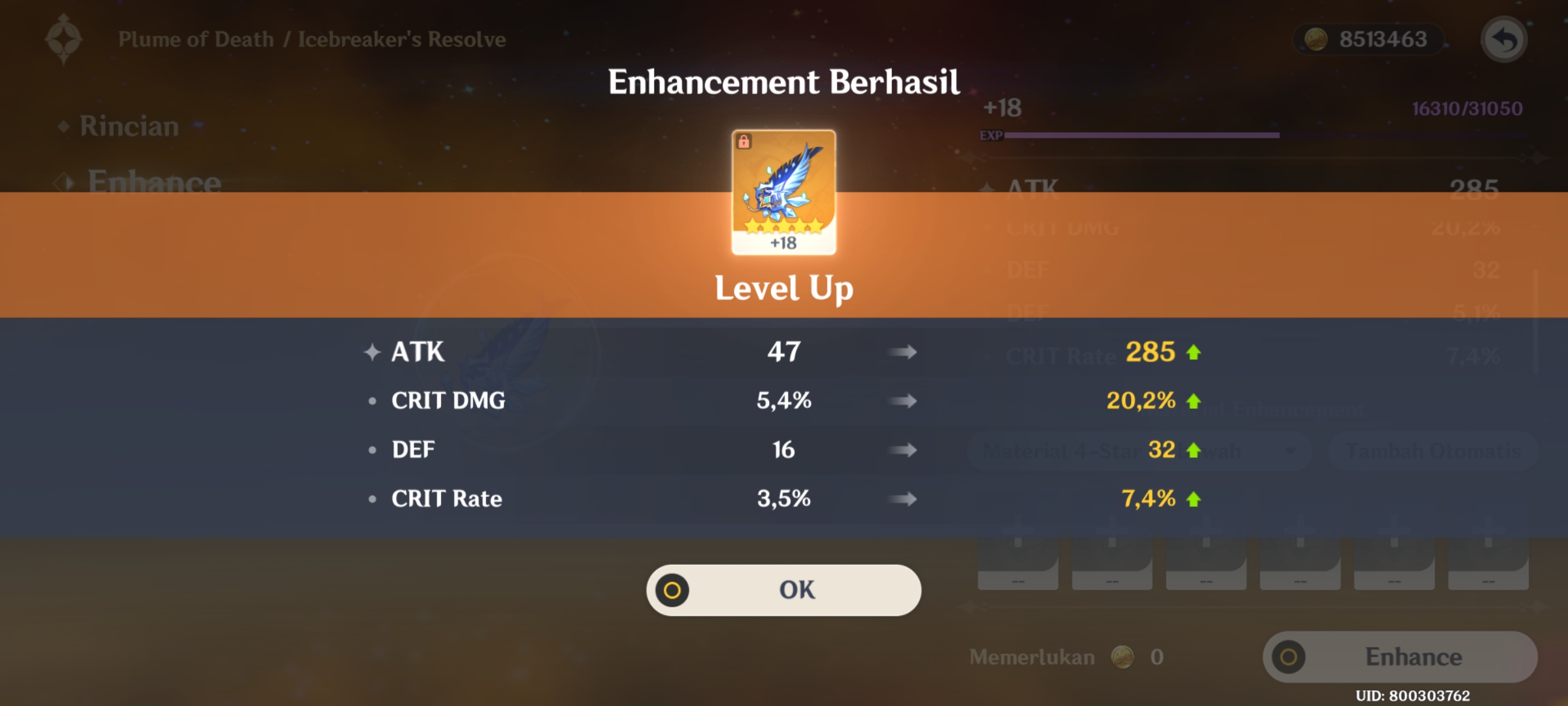This screenshot has height=706, width=1568.
Task: Click the artifact emblem icon top-left
Action: click(x=63, y=38)
